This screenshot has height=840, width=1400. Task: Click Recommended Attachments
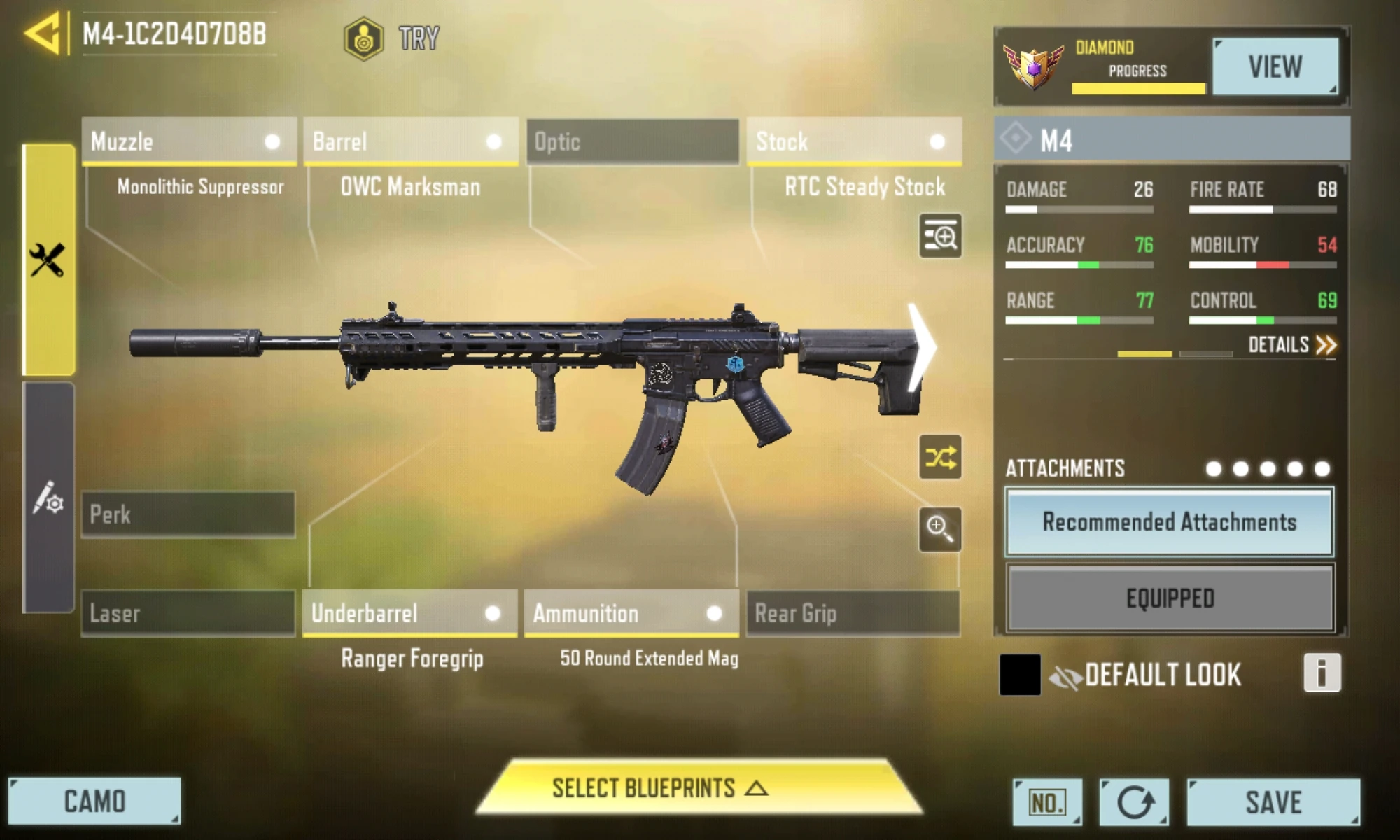pyautogui.click(x=1170, y=523)
